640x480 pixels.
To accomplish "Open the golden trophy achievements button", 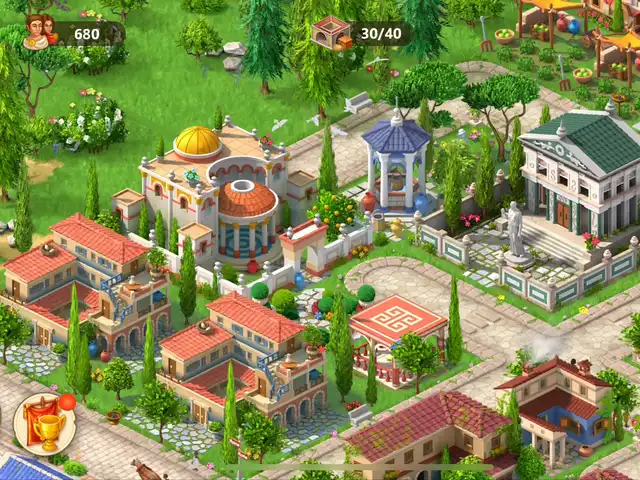I will (45, 425).
